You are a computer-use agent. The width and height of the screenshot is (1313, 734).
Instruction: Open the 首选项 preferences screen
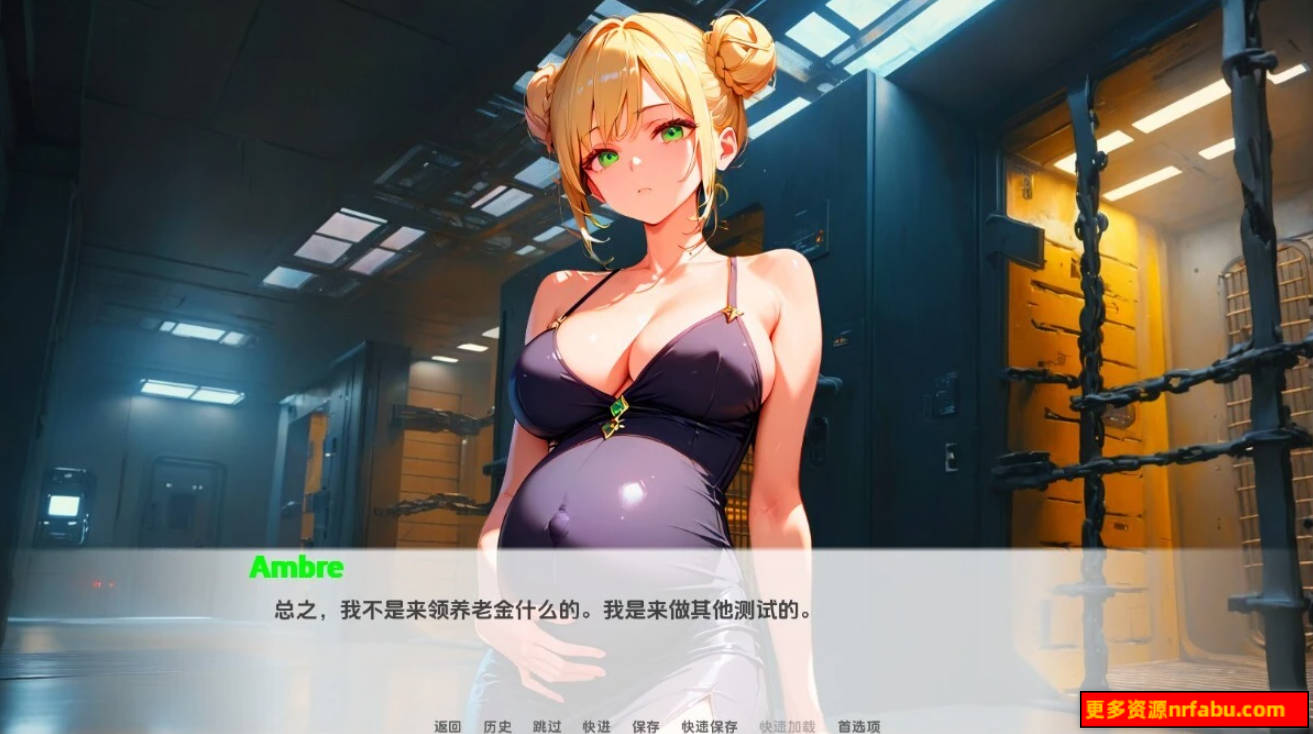pos(857,727)
